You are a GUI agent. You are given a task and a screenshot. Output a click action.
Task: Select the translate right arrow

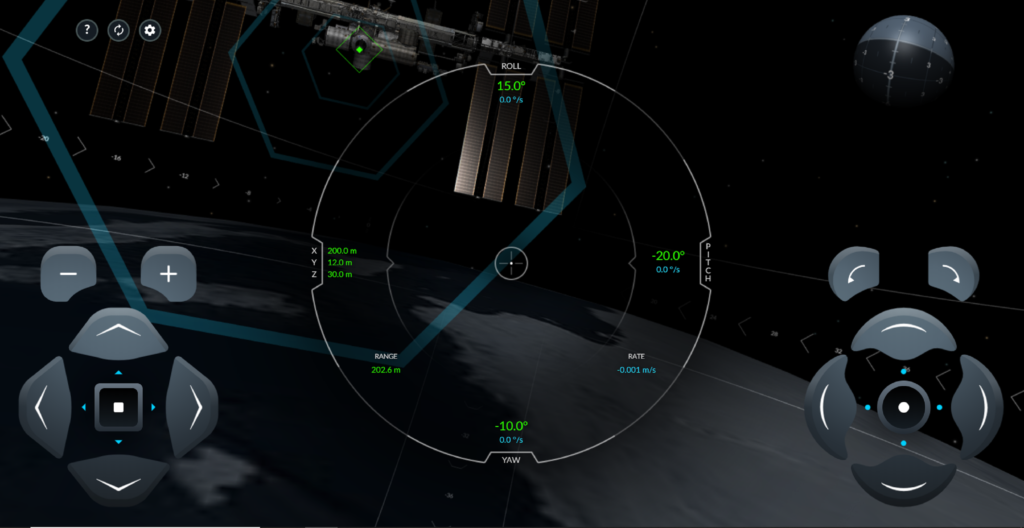pyautogui.click(x=194, y=407)
